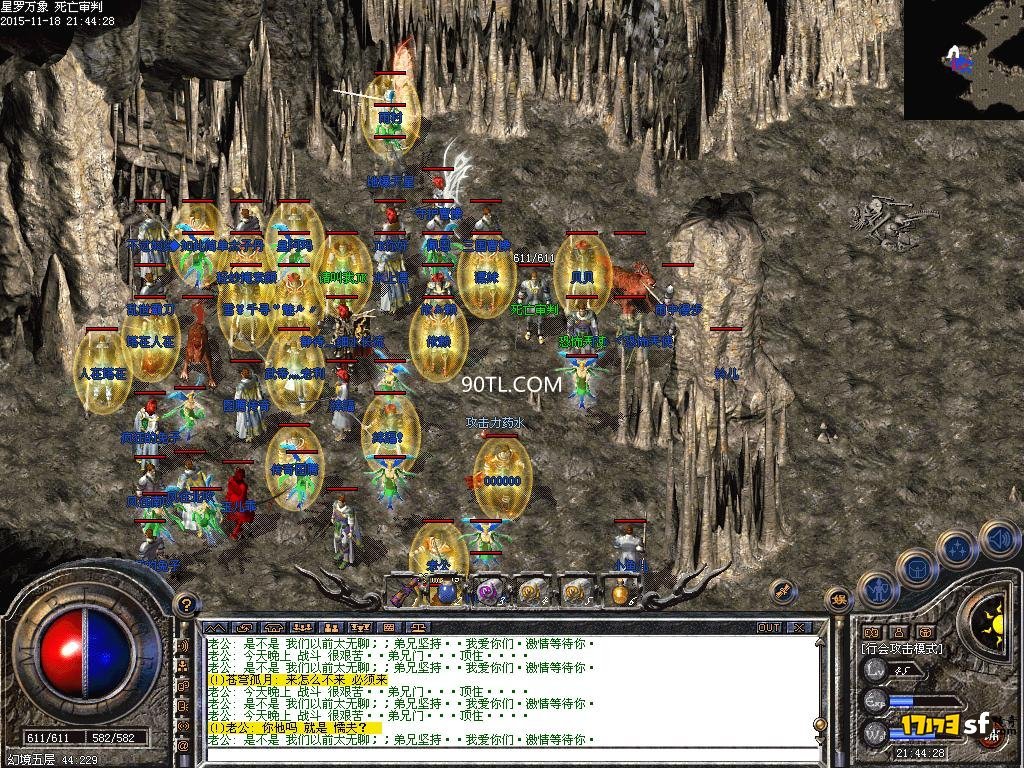
Task: Click the 行会攻击模式 attack mode label
Action: [901, 648]
